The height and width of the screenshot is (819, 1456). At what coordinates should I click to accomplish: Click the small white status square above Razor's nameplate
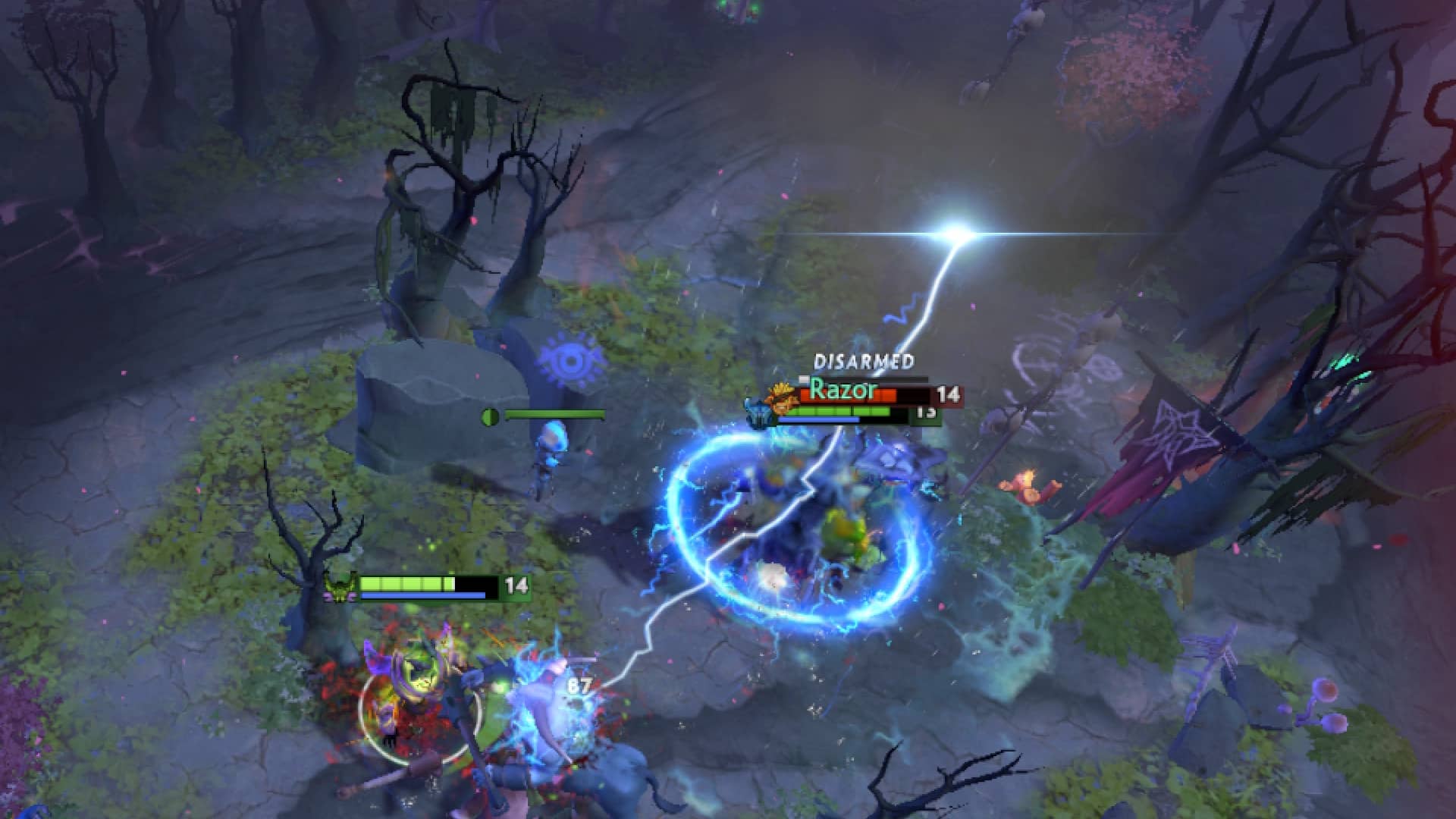(804, 379)
